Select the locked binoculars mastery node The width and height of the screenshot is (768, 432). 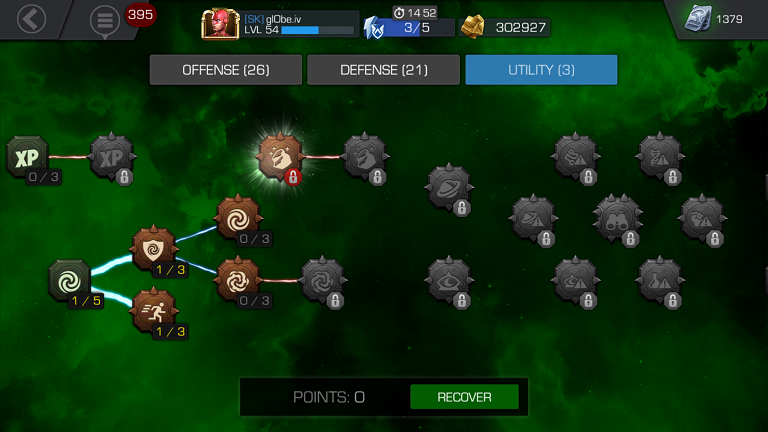click(617, 217)
